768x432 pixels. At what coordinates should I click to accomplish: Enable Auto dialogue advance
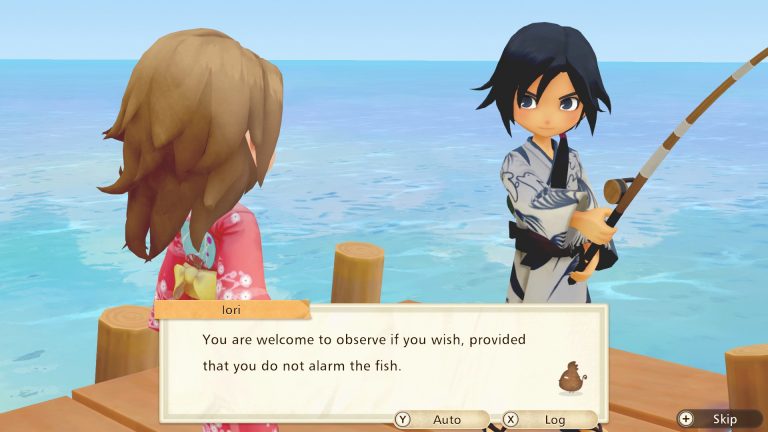click(441, 420)
